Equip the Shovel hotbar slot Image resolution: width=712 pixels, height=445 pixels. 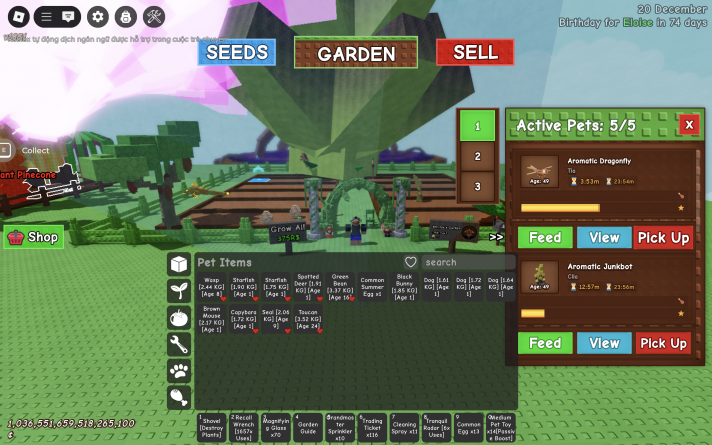pyautogui.click(x=212, y=427)
